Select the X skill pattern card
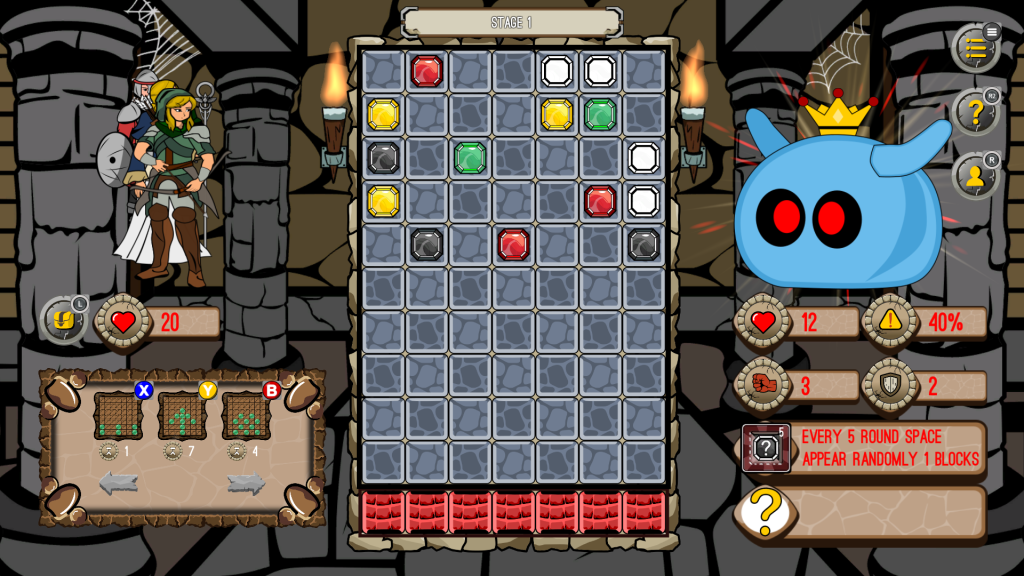This screenshot has height=576, width=1024. pyautogui.click(x=118, y=416)
